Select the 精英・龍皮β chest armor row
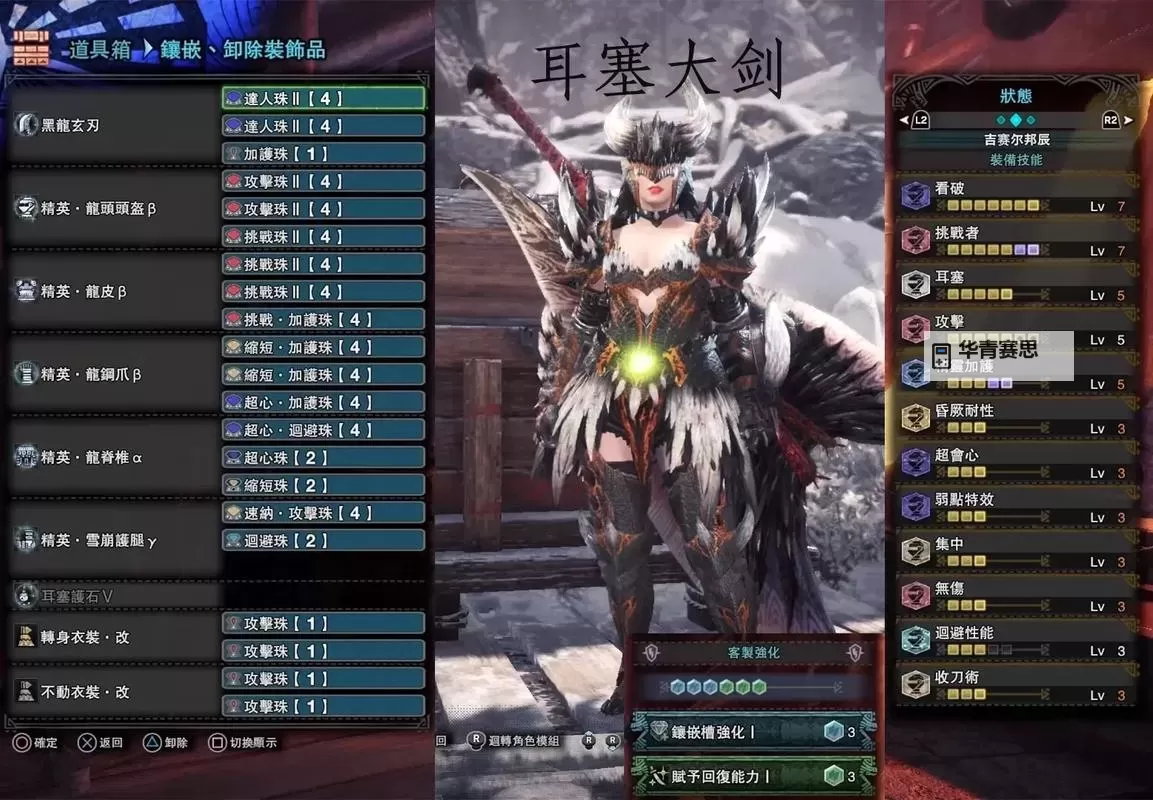The height and width of the screenshot is (800, 1153). click(x=112, y=292)
